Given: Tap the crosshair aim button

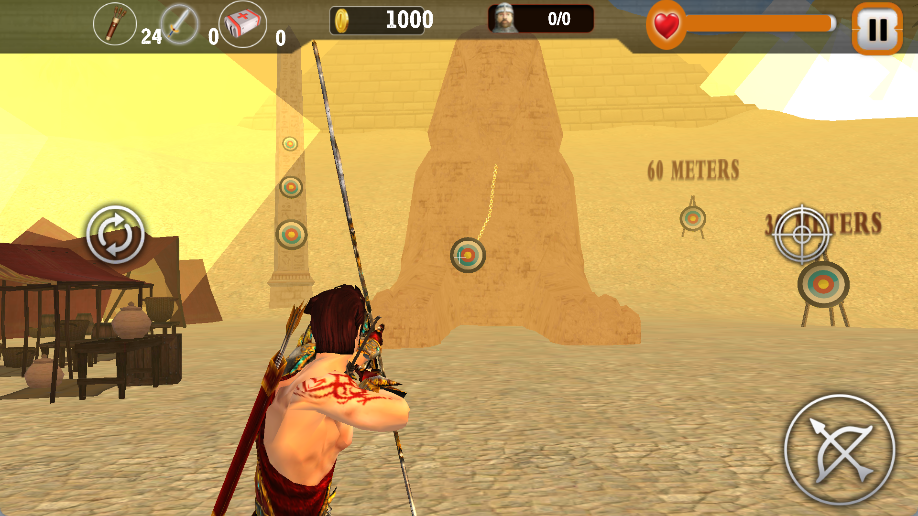Looking at the screenshot, I should click(x=802, y=234).
